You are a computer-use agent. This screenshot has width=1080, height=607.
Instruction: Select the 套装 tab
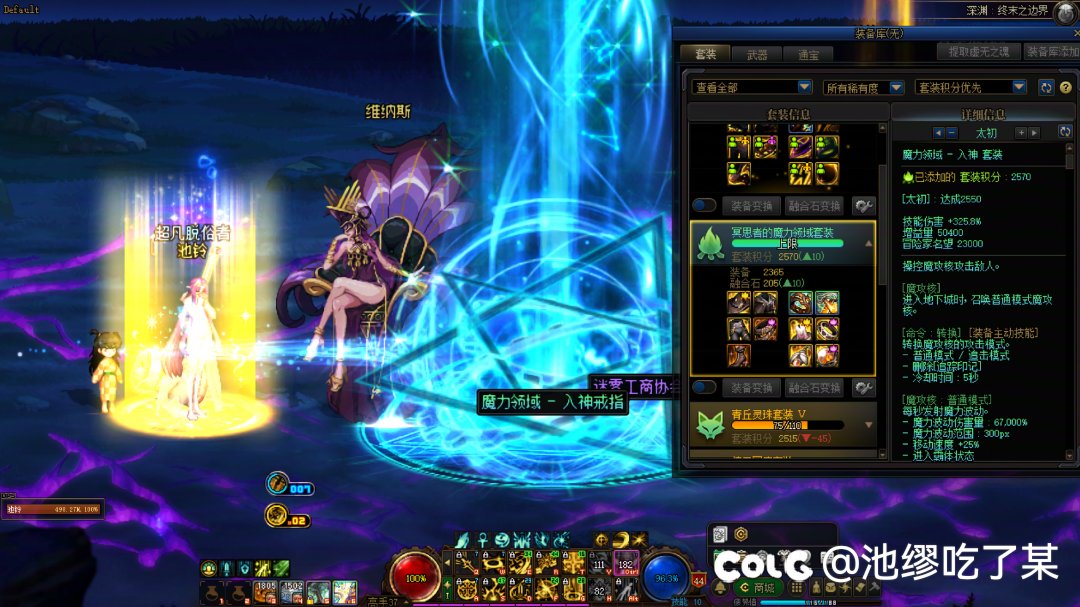[x=705, y=54]
